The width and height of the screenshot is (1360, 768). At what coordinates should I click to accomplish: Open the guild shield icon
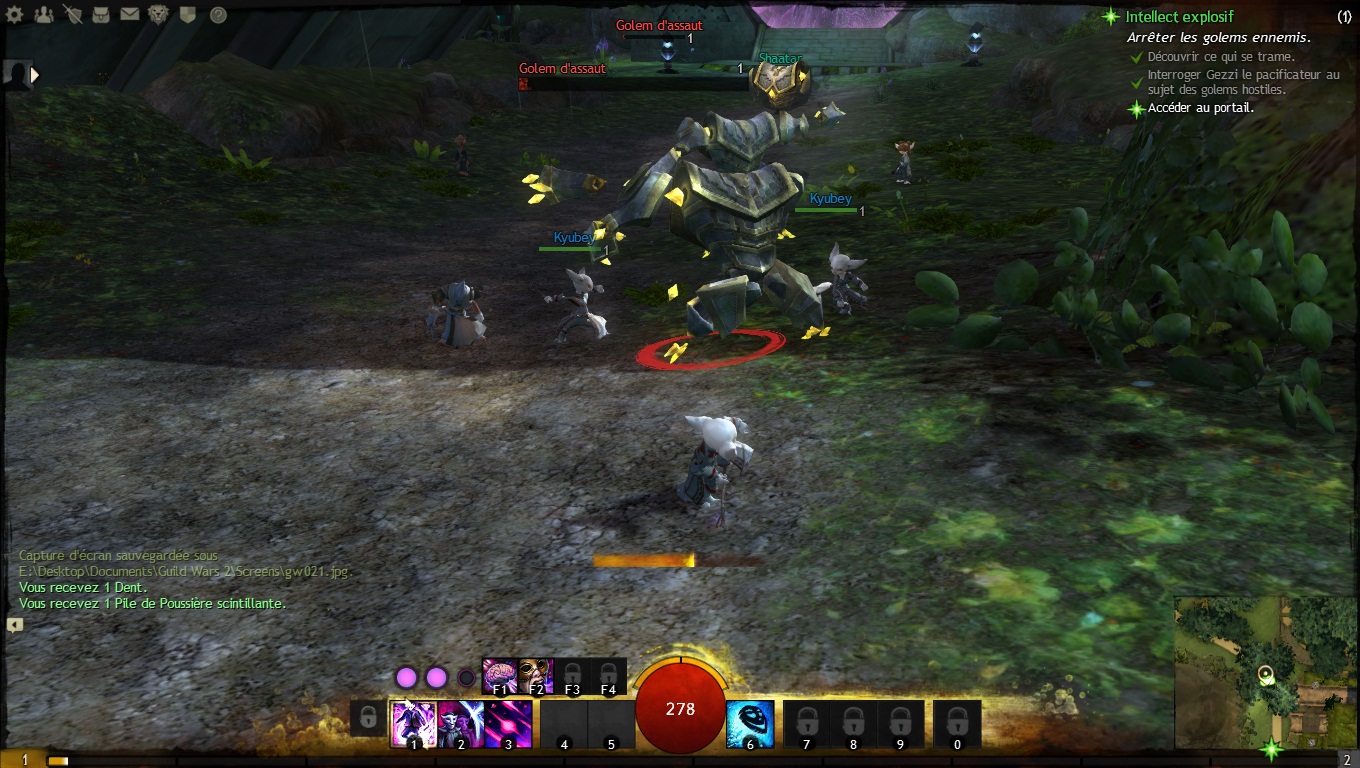(x=188, y=15)
